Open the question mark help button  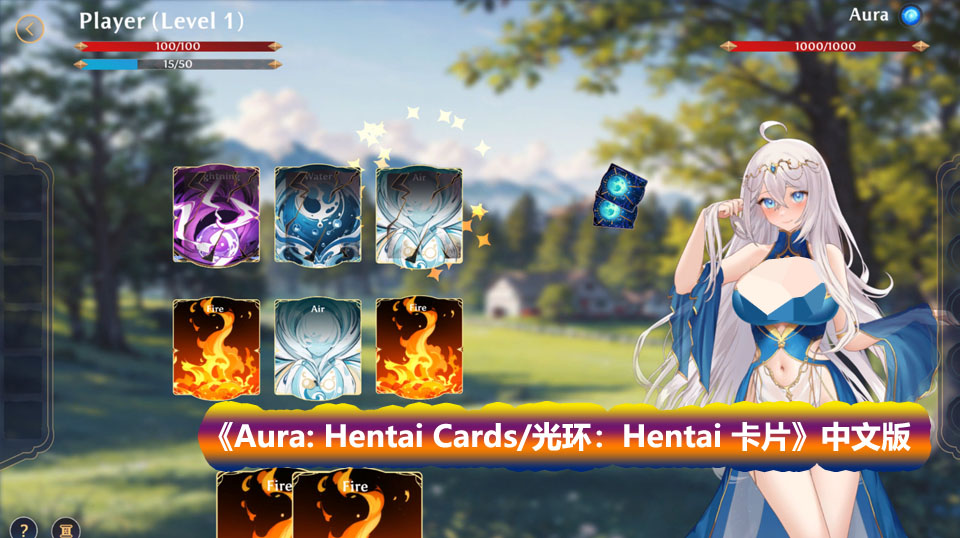24,528
